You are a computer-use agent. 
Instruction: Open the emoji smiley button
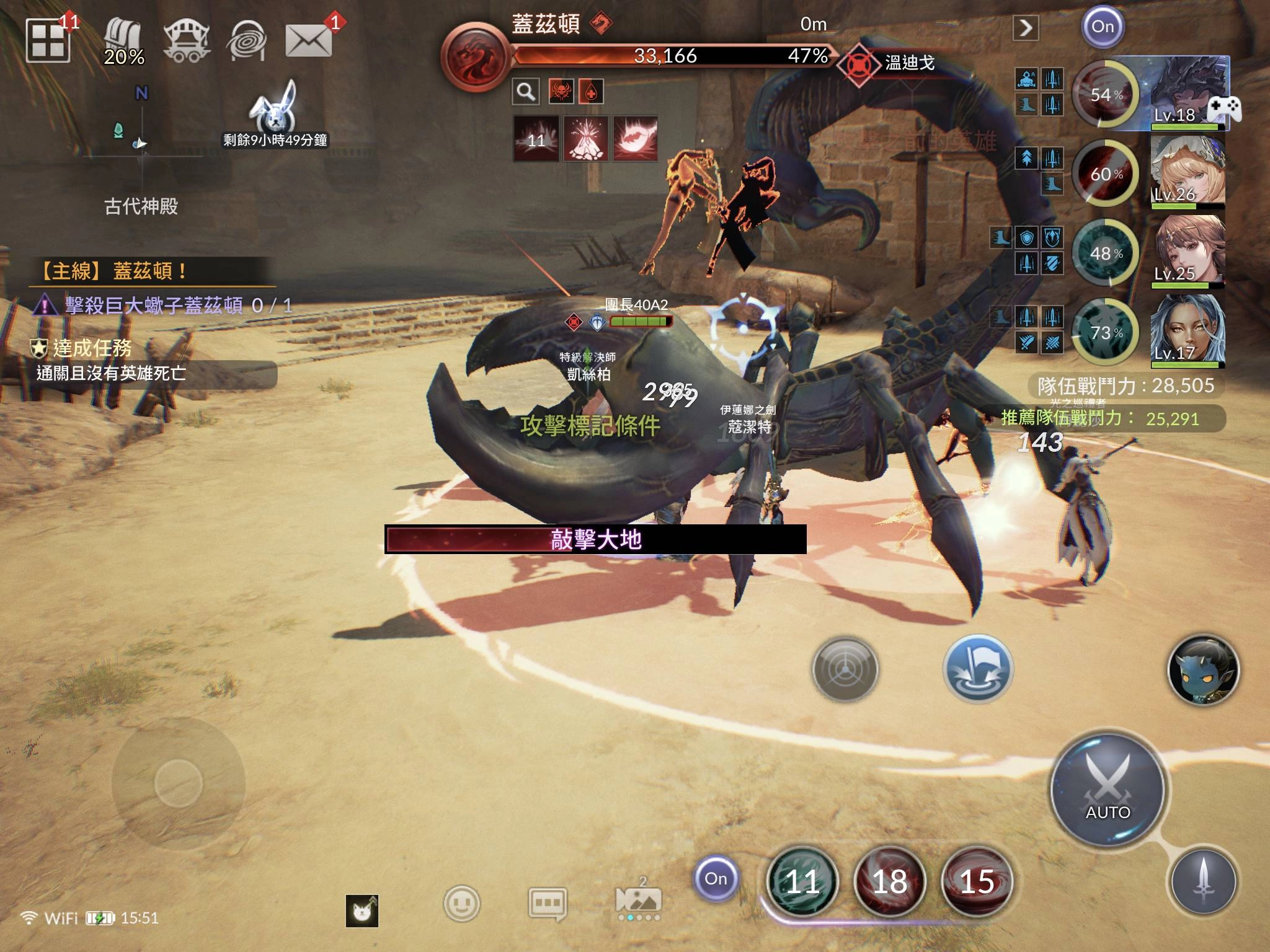pyautogui.click(x=461, y=903)
